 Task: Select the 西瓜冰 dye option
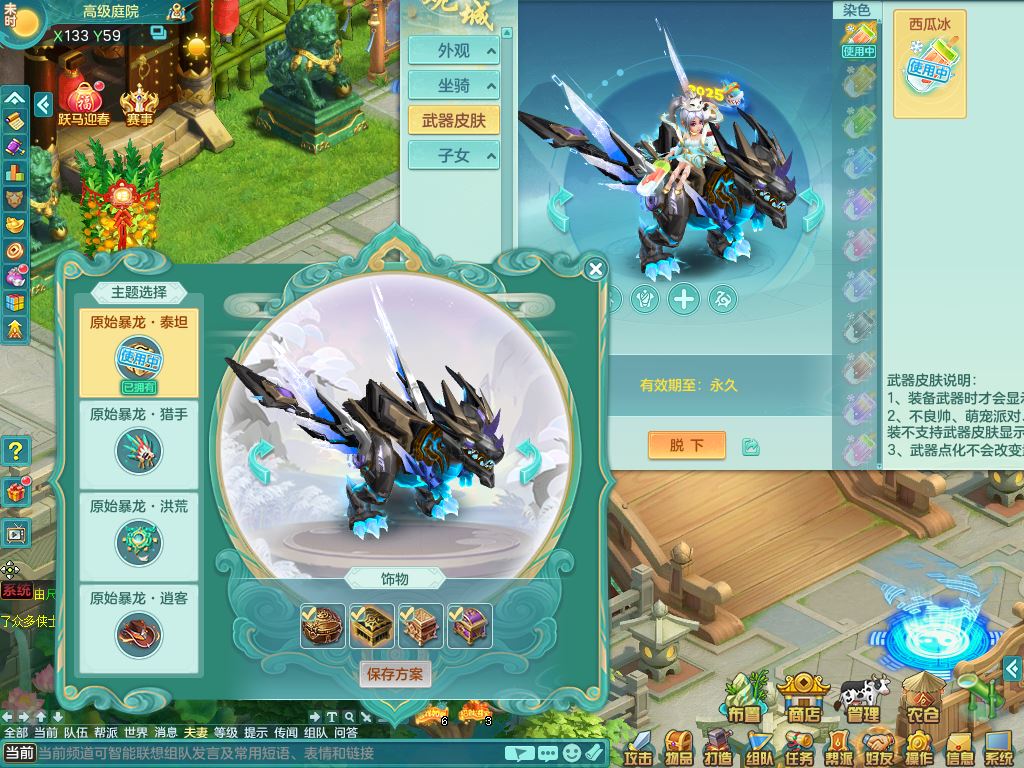tap(929, 64)
